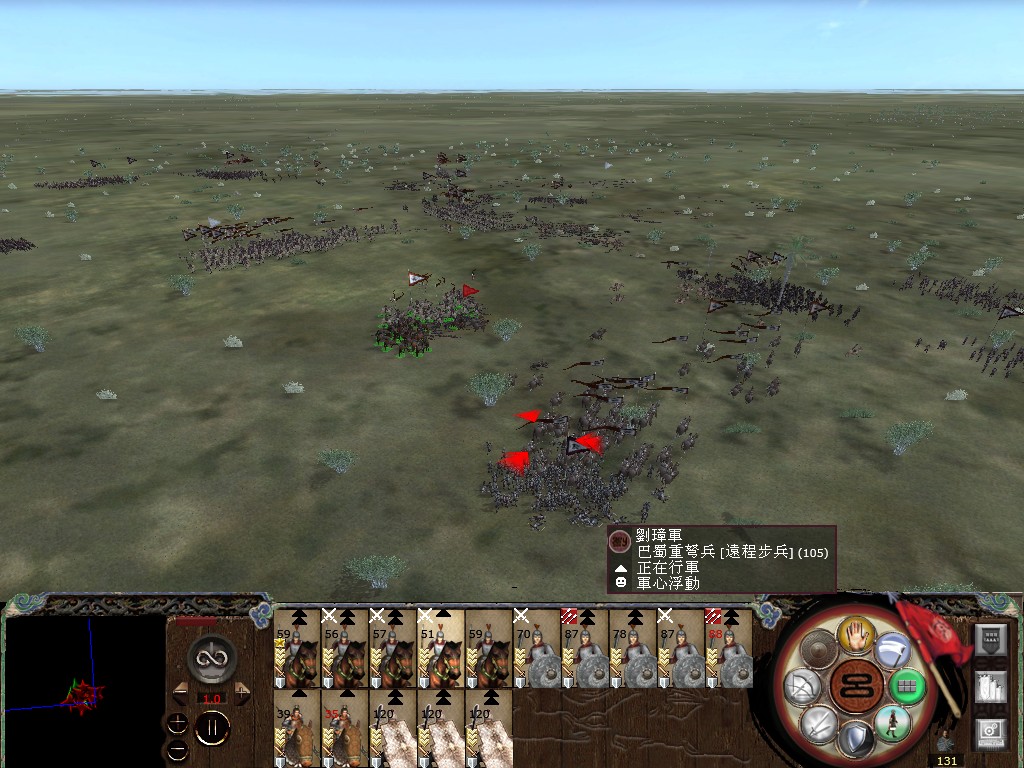The height and width of the screenshot is (768, 1024).
Task: Select the horseman unit card with 39 soldiers
Action: (x=296, y=728)
